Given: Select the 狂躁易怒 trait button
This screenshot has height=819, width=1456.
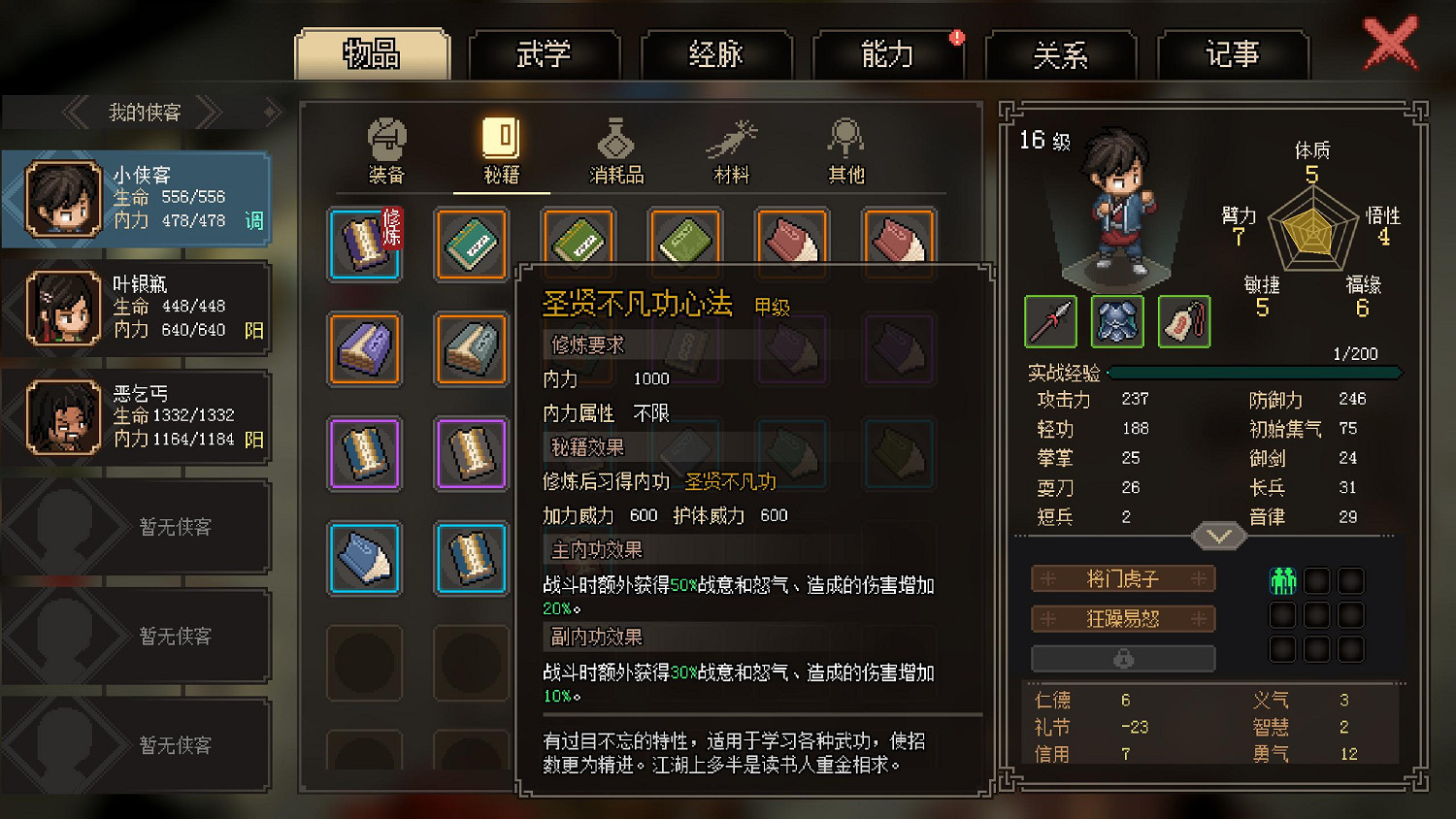Looking at the screenshot, I should [x=1124, y=618].
